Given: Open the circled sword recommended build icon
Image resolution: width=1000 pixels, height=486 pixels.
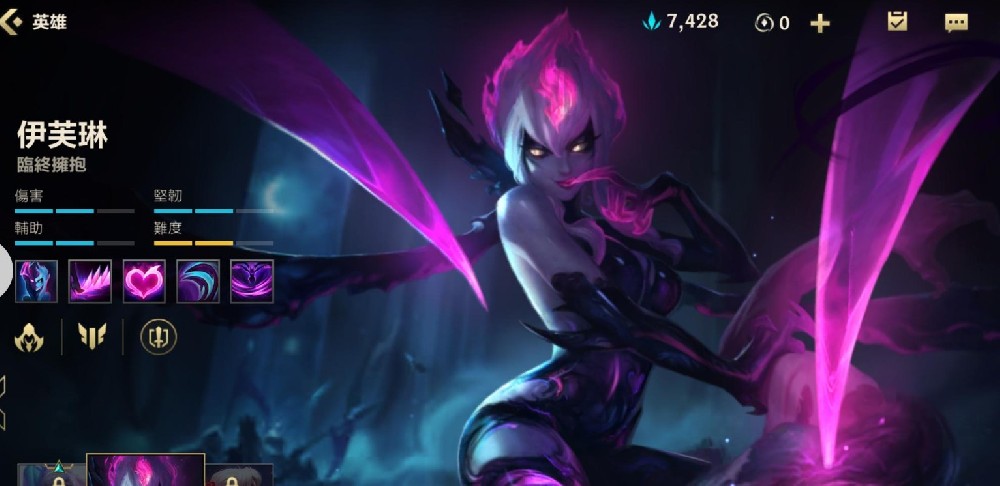Looking at the screenshot, I should click(x=158, y=338).
